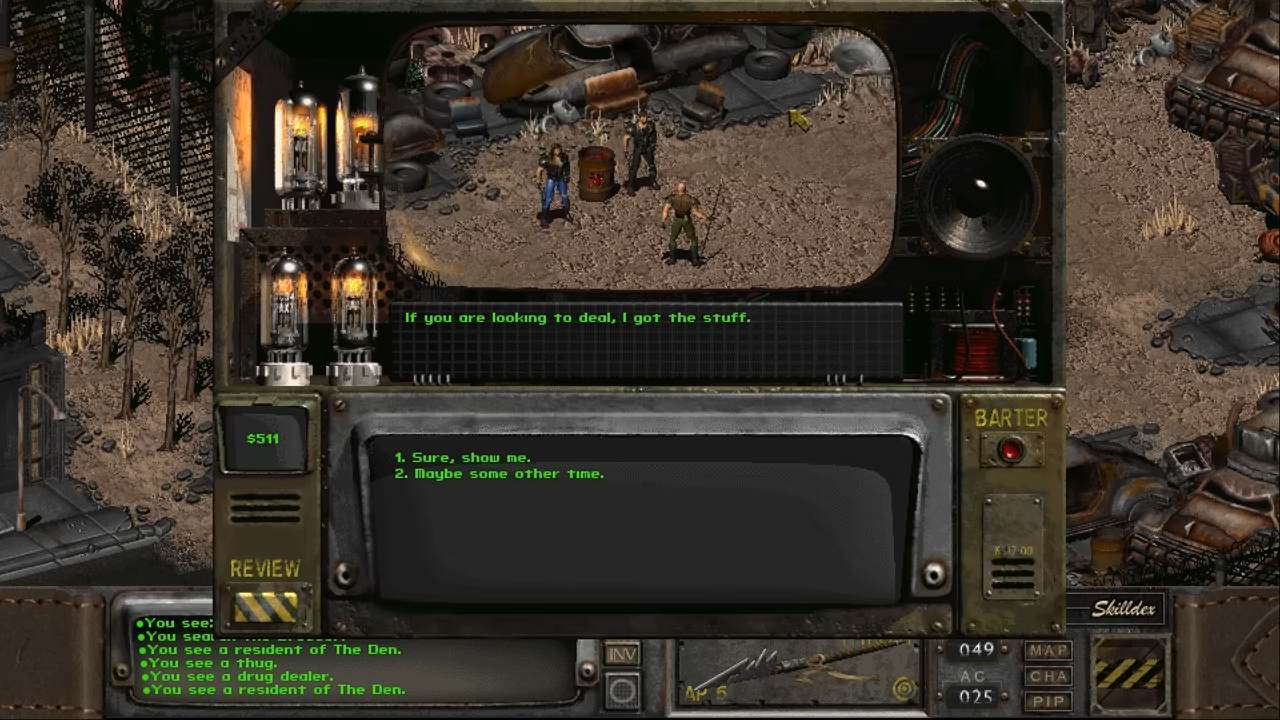The image size is (1280, 720).
Task: Open the dialogue REVIEW log
Action: pyautogui.click(x=265, y=605)
